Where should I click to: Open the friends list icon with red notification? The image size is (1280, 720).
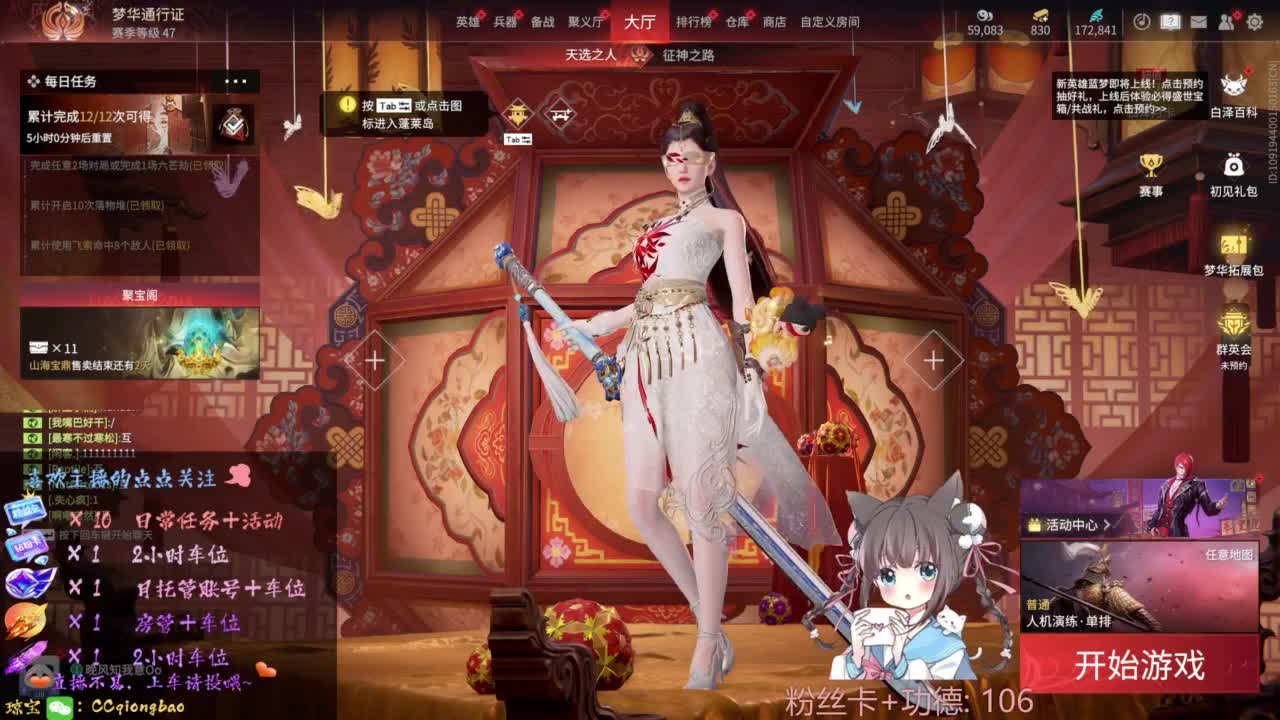tap(1227, 20)
